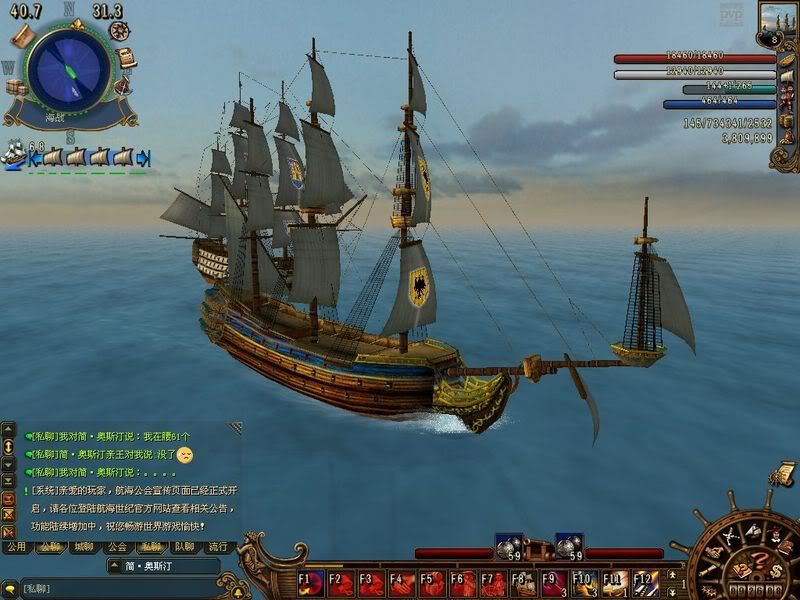Open the scroll icon right of compass

click(127, 57)
